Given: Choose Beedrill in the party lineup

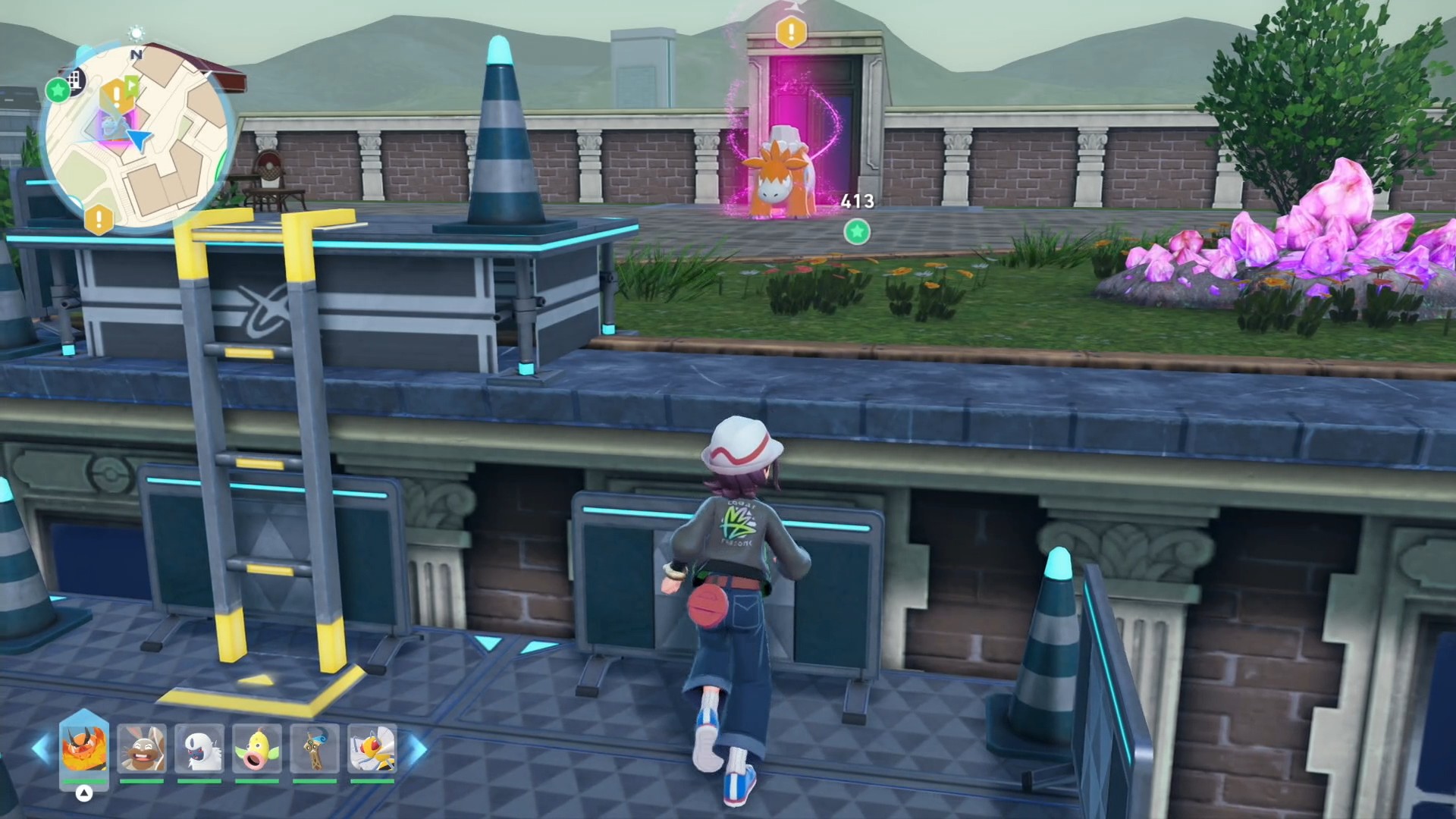Looking at the screenshot, I should pyautogui.click(x=372, y=748).
